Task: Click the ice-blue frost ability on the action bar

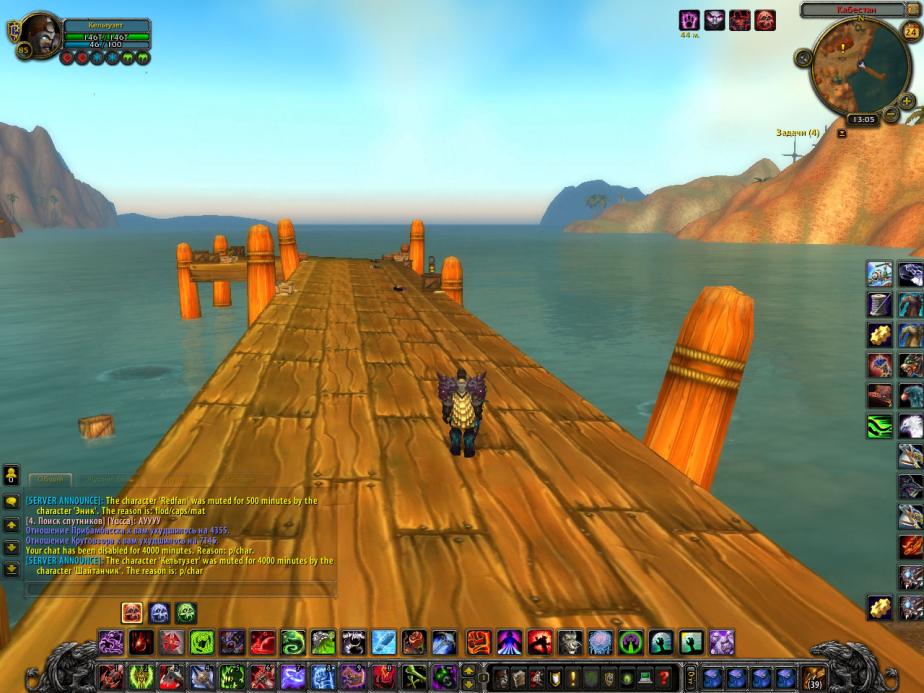Action: click(384, 642)
